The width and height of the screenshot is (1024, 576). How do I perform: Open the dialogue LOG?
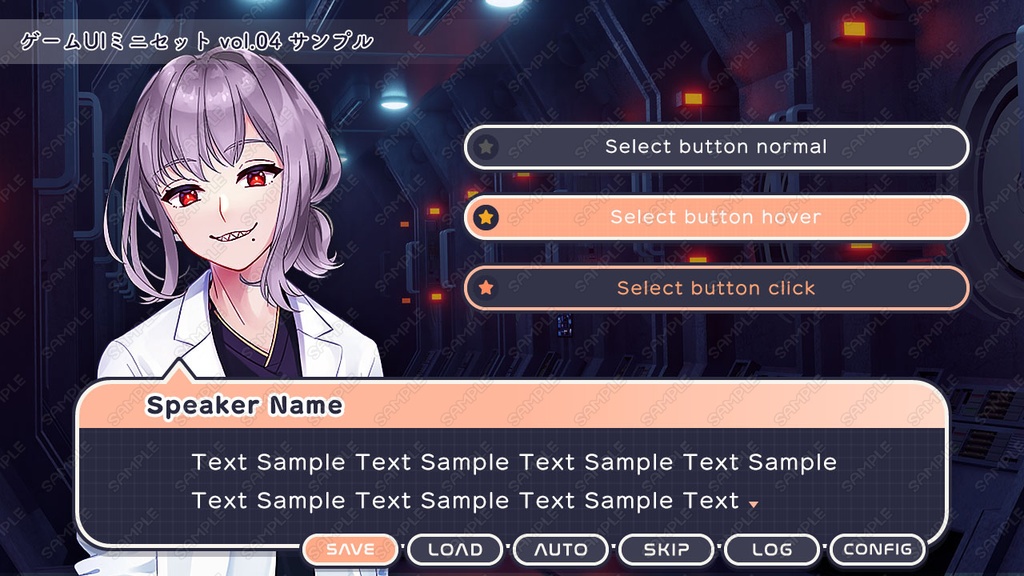(772, 550)
